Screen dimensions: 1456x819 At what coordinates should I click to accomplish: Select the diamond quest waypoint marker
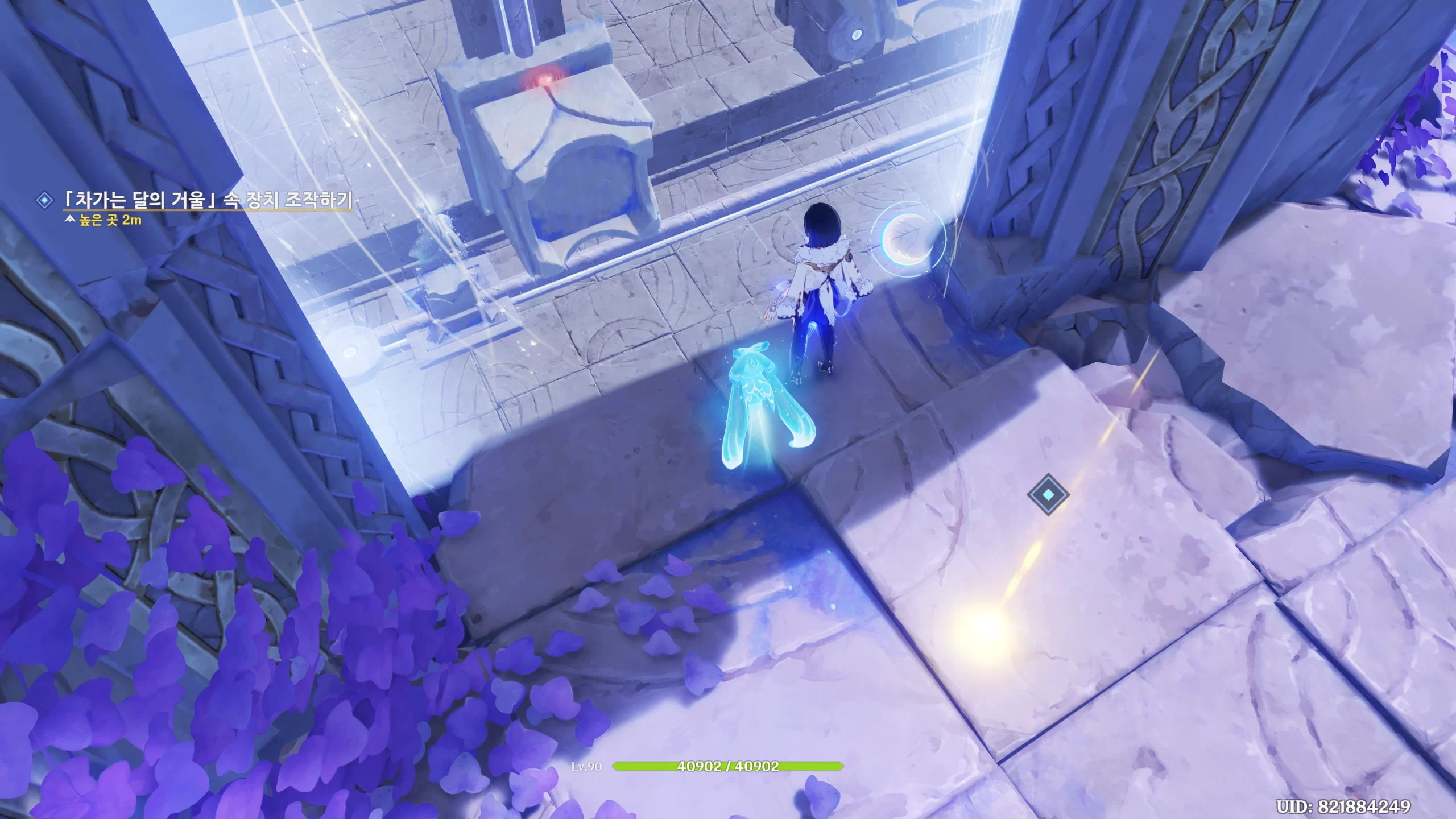tap(1048, 494)
